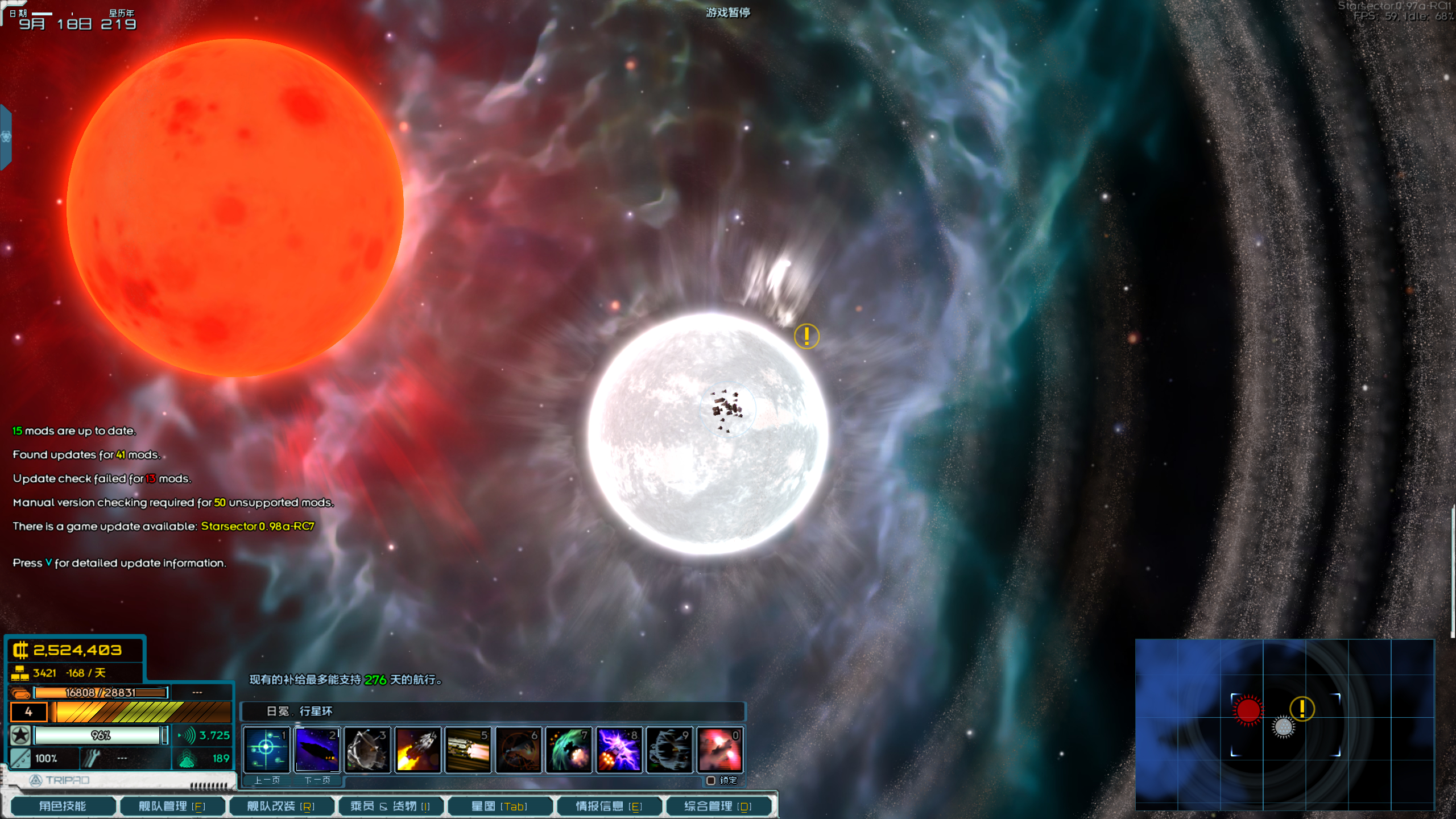
Task: Activate the green wave burst ability, slot 7
Action: [569, 750]
